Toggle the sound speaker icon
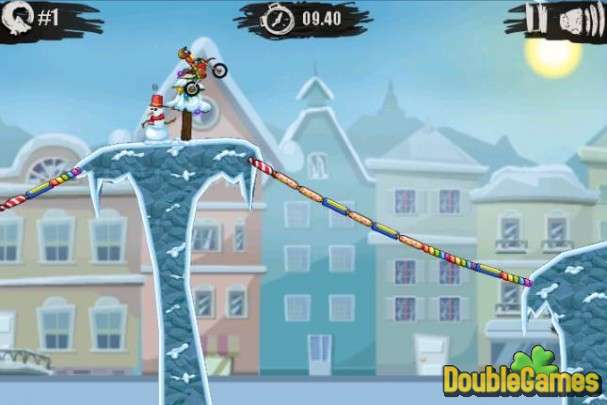This screenshot has width=607, height=405. click(x=579, y=19)
